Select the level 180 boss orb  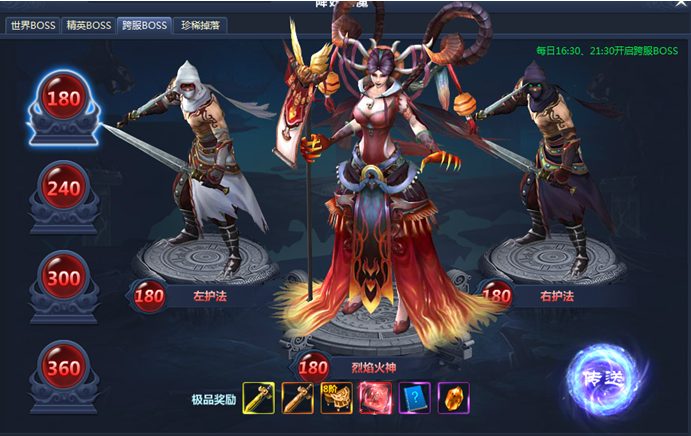62,101
